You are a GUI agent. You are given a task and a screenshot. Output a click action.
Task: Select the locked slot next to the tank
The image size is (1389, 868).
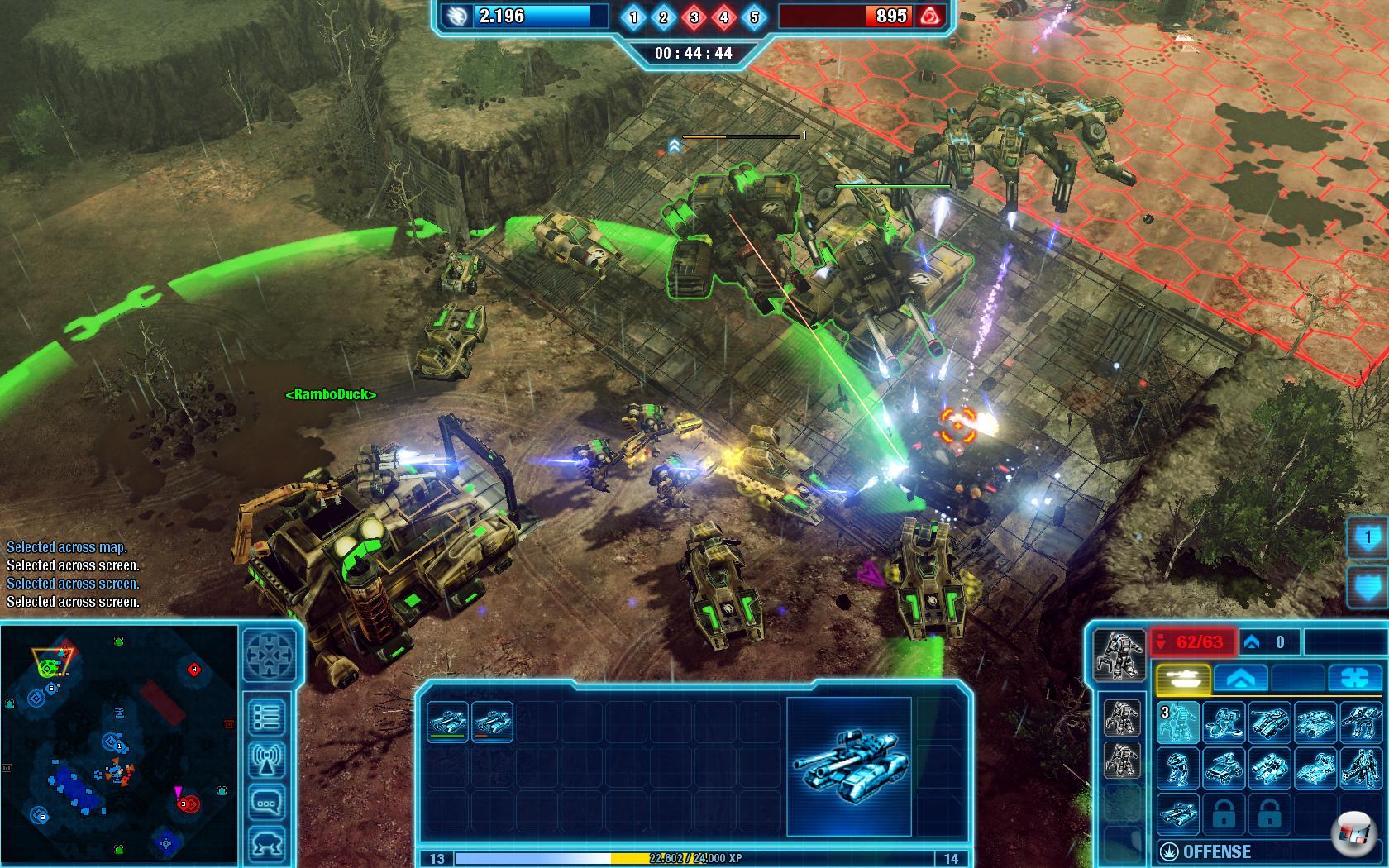[1223, 814]
